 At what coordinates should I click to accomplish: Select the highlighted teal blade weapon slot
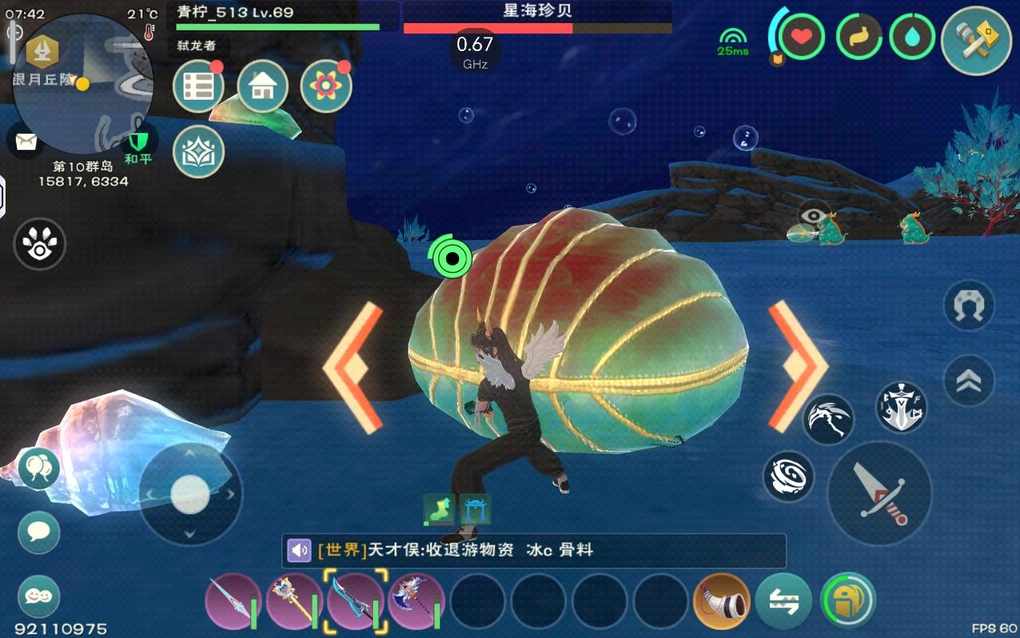(355, 601)
